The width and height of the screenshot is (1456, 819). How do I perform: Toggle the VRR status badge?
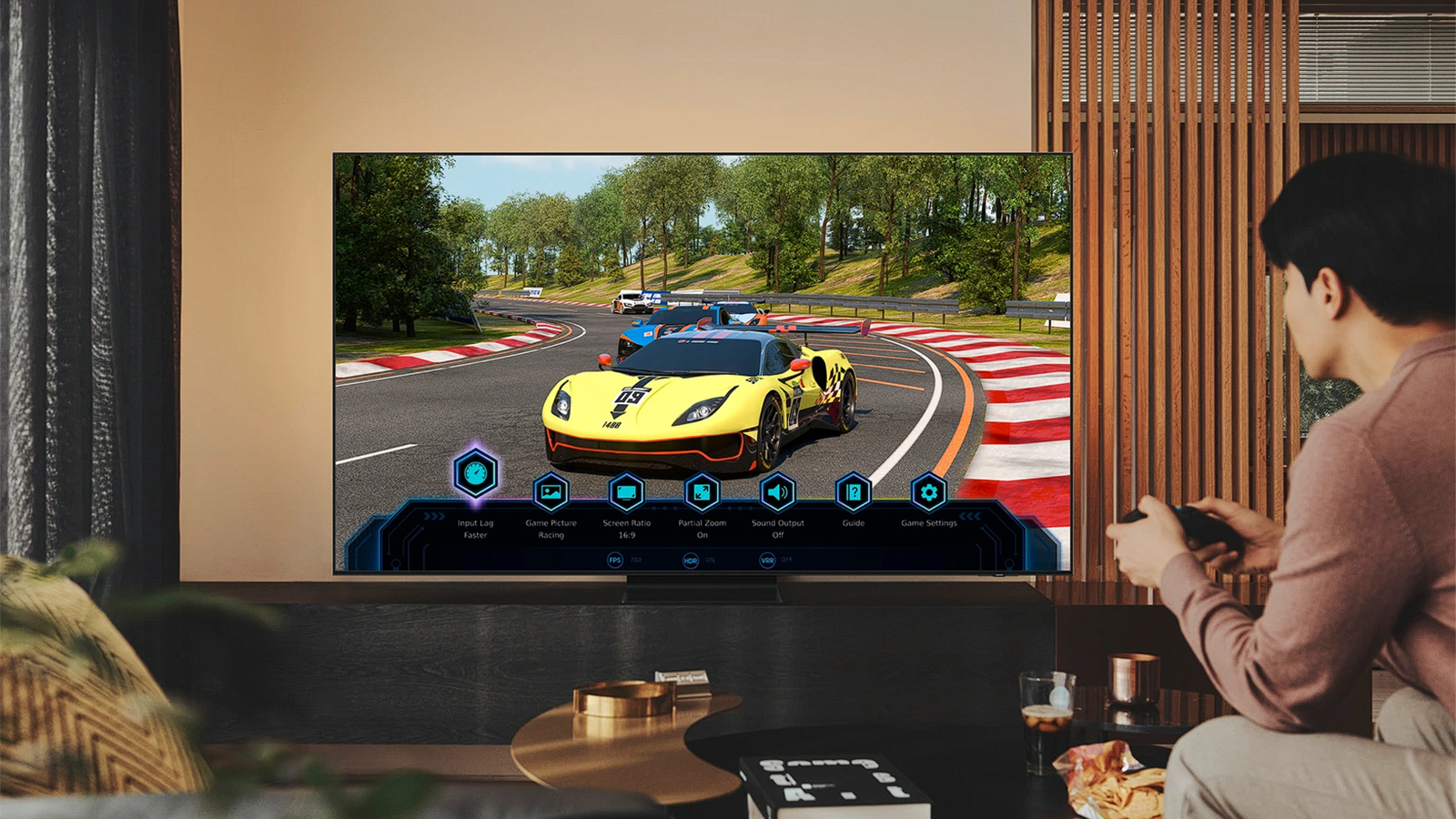765,559
